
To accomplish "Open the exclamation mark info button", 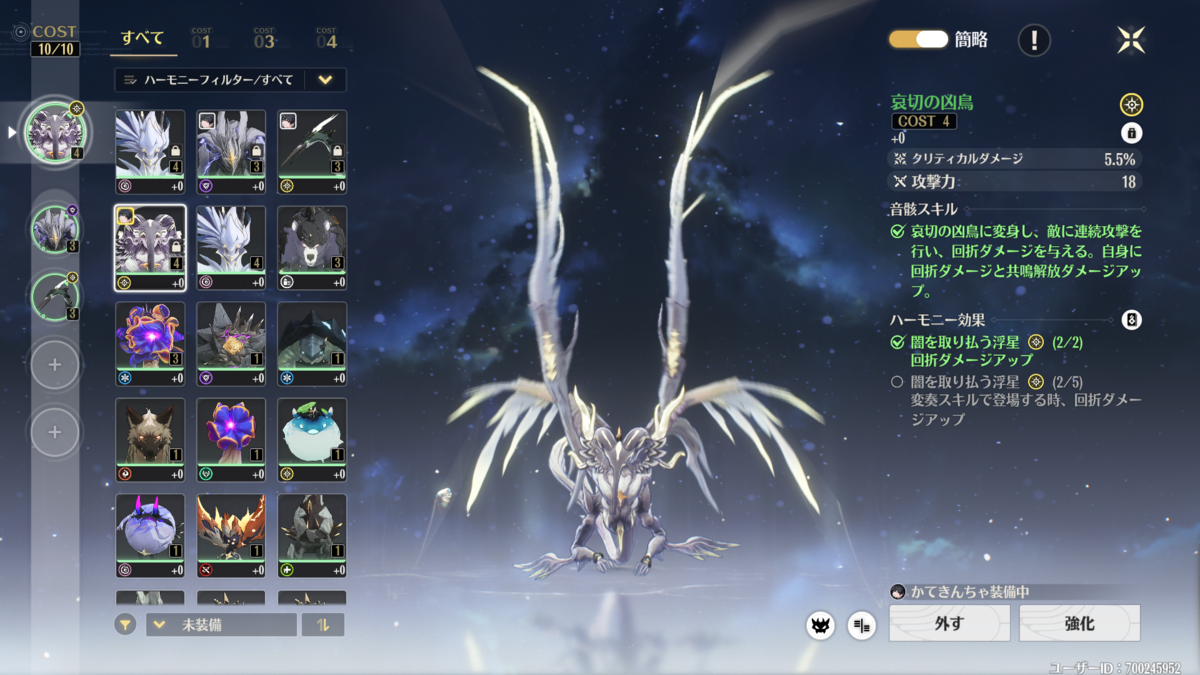I will (x=1034, y=40).
